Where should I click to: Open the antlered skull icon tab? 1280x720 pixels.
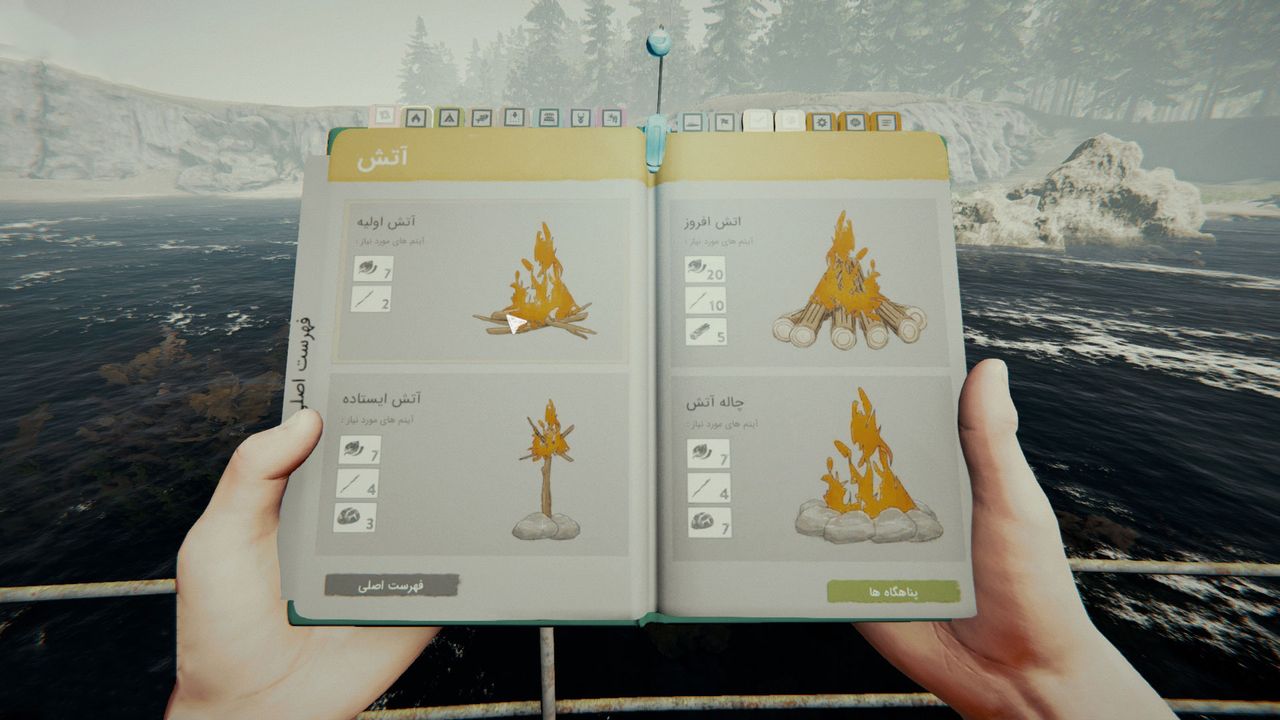click(x=579, y=118)
